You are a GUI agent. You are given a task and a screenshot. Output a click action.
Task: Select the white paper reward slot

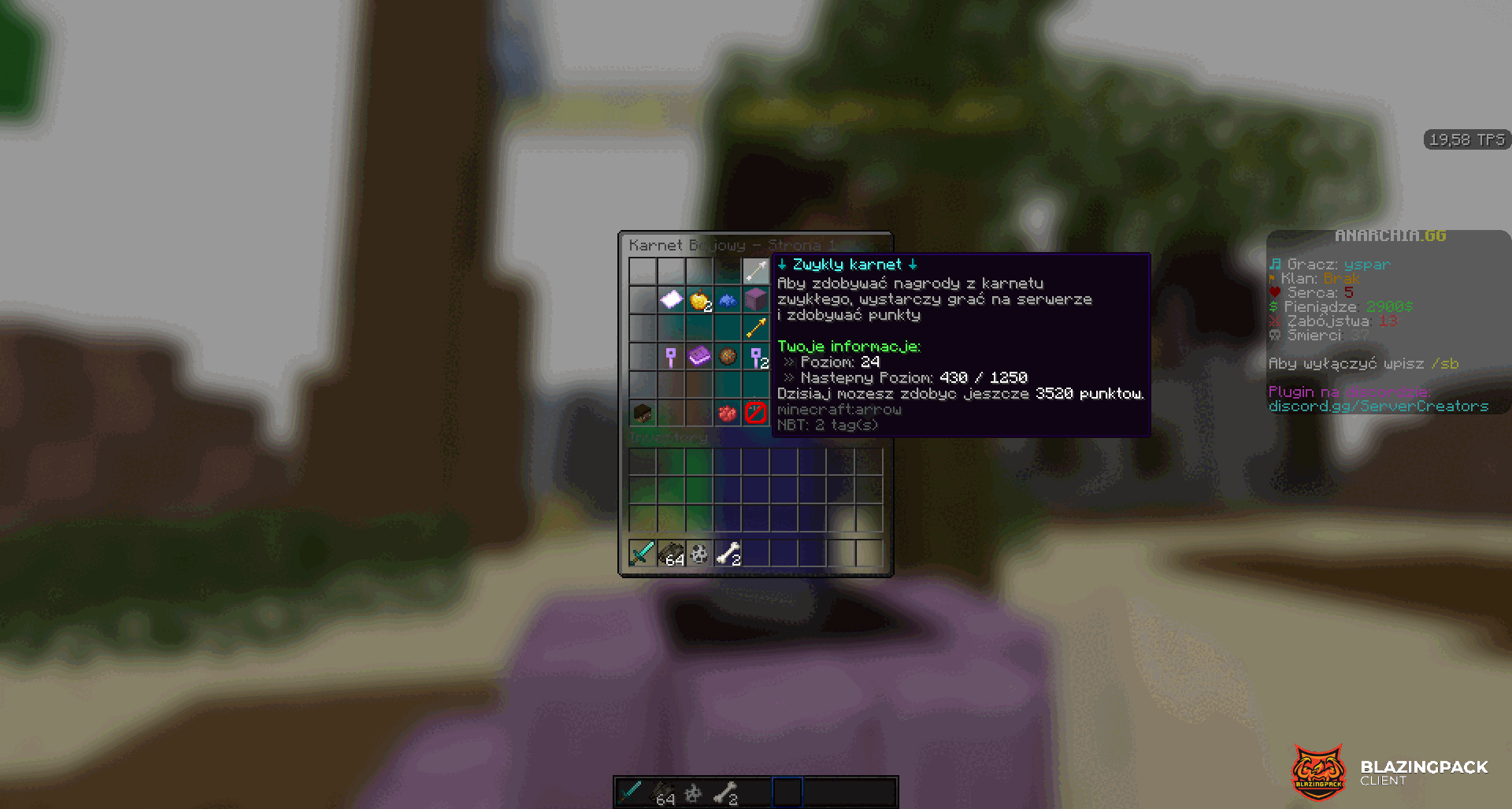click(x=671, y=299)
